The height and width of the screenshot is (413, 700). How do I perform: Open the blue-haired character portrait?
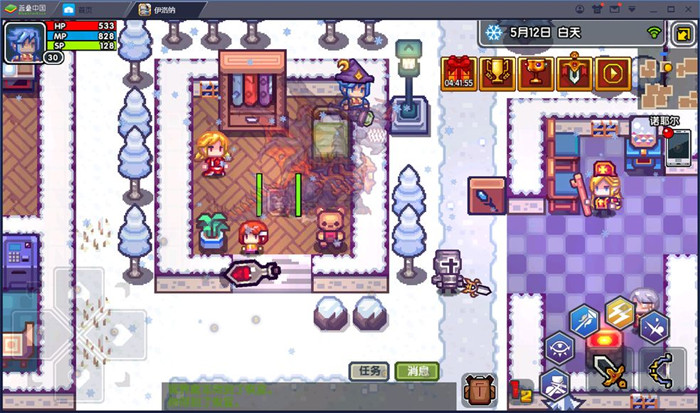(x=22, y=41)
